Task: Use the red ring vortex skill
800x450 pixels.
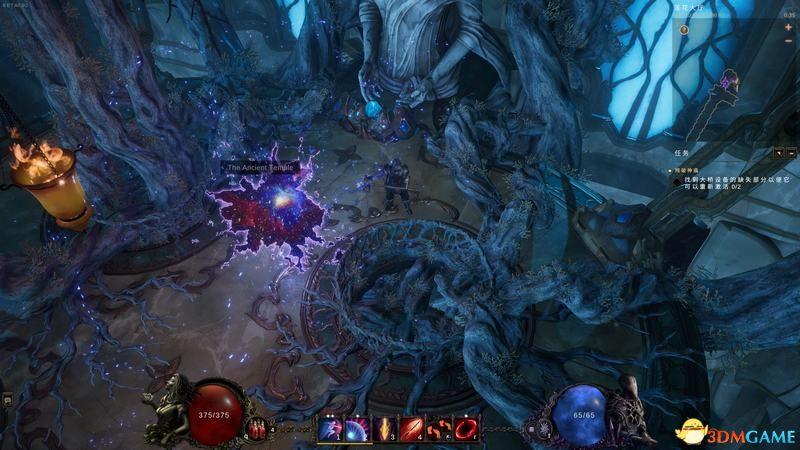Action: 465,430
